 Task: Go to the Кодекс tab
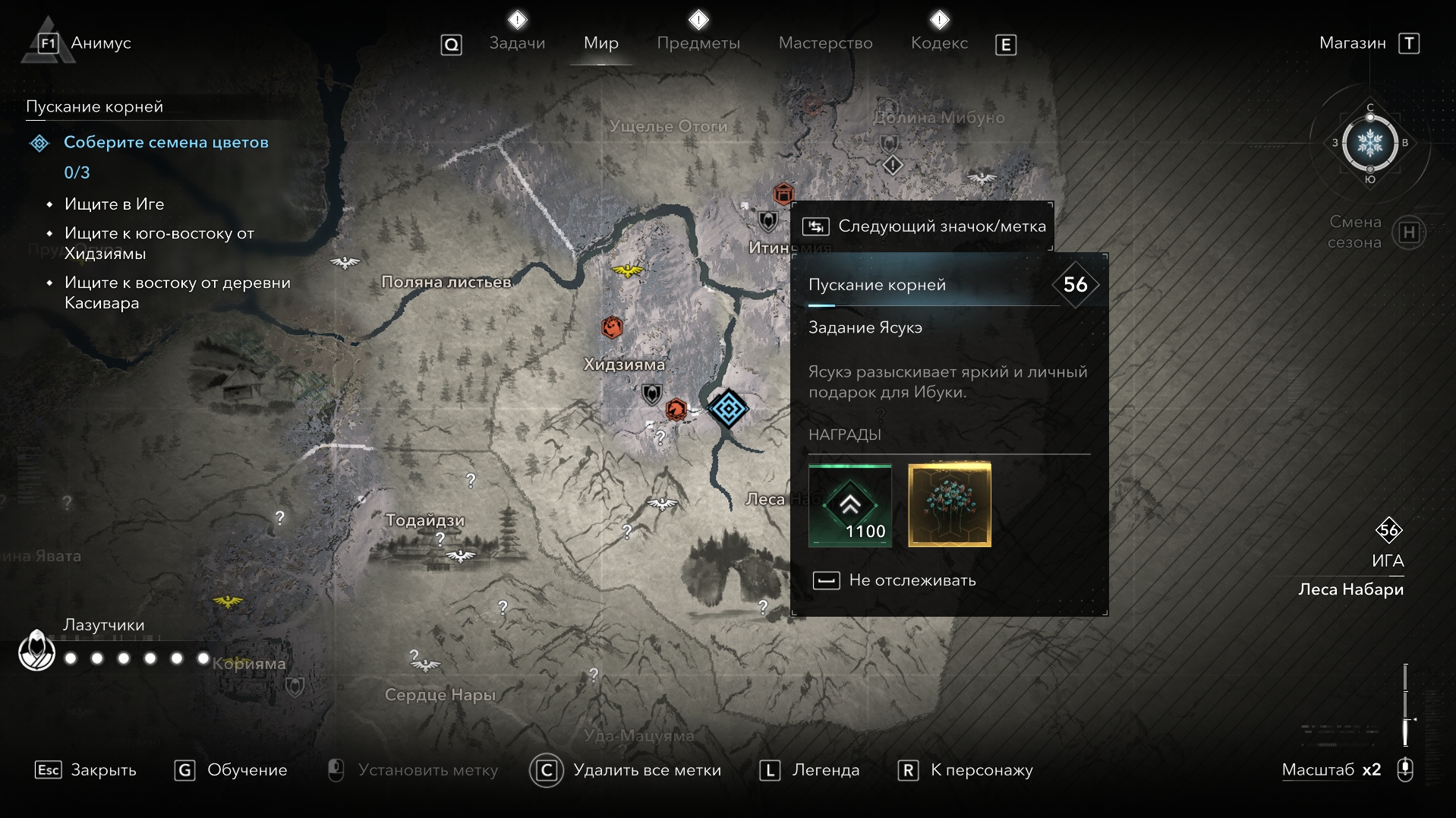pyautogui.click(x=939, y=43)
